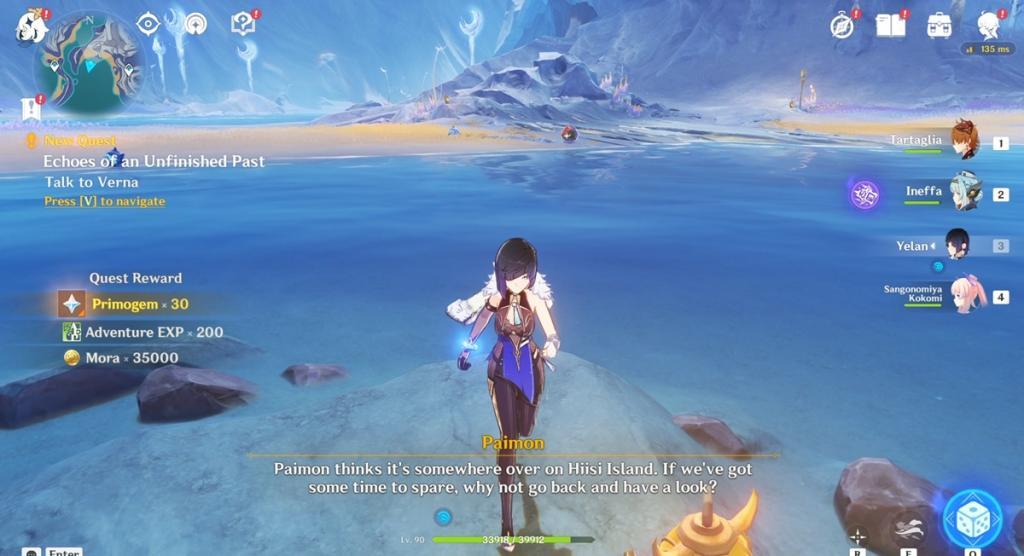This screenshot has width=1024, height=556.
Task: Open the adventurer handbook book icon
Action: (x=890, y=25)
